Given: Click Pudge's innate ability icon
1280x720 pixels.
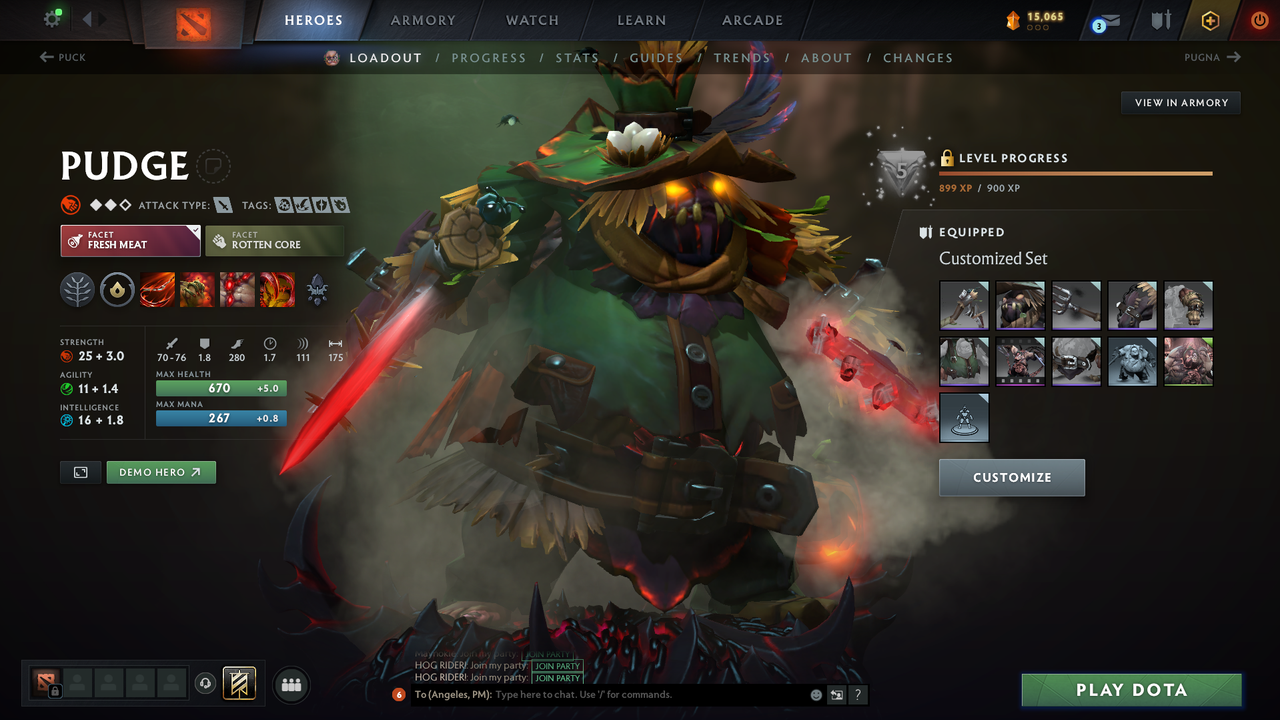Looking at the screenshot, I should tap(117, 290).
